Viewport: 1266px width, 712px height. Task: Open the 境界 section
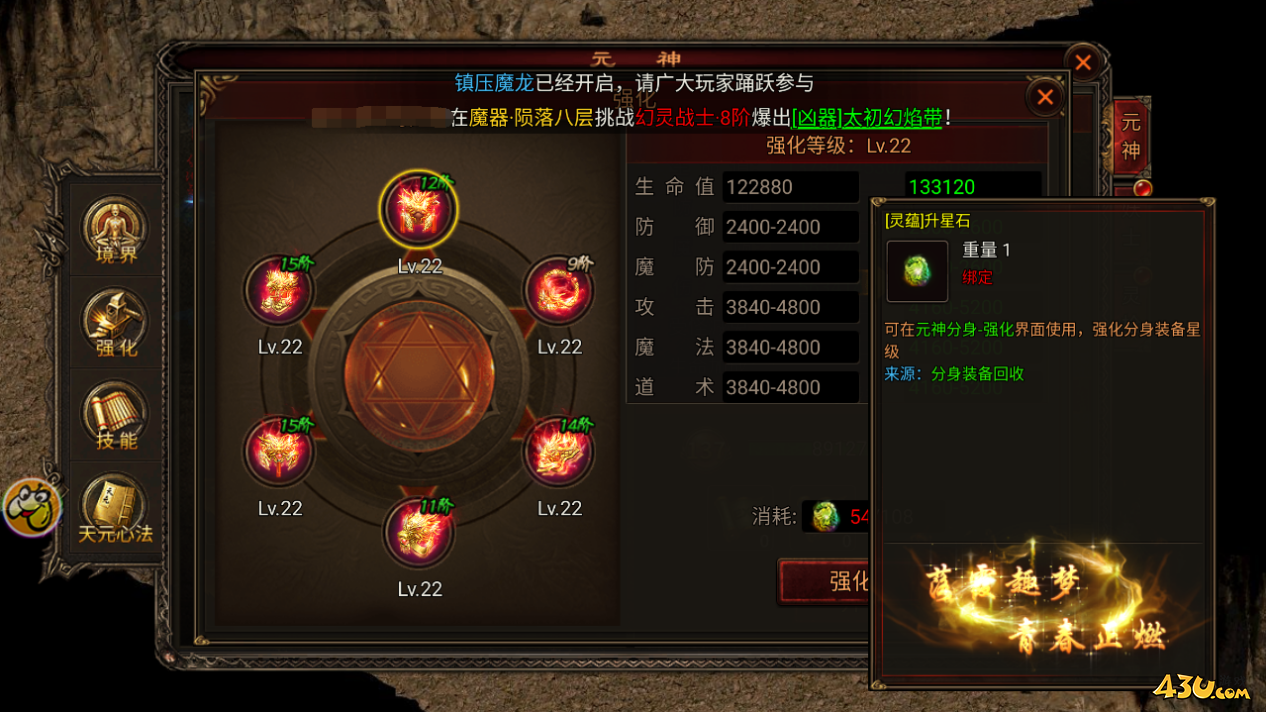pyautogui.click(x=115, y=231)
